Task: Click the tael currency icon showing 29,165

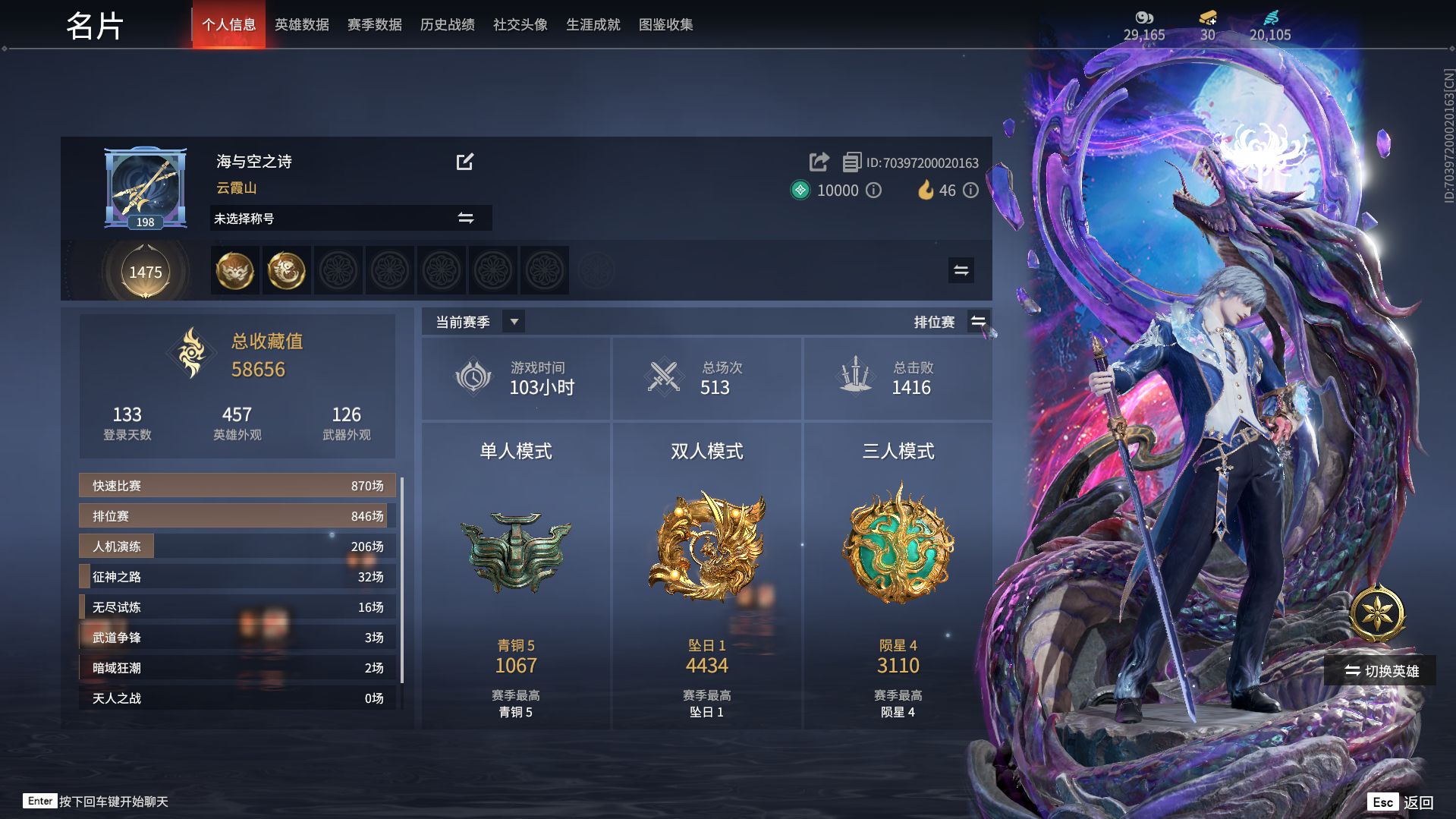Action: [1144, 17]
